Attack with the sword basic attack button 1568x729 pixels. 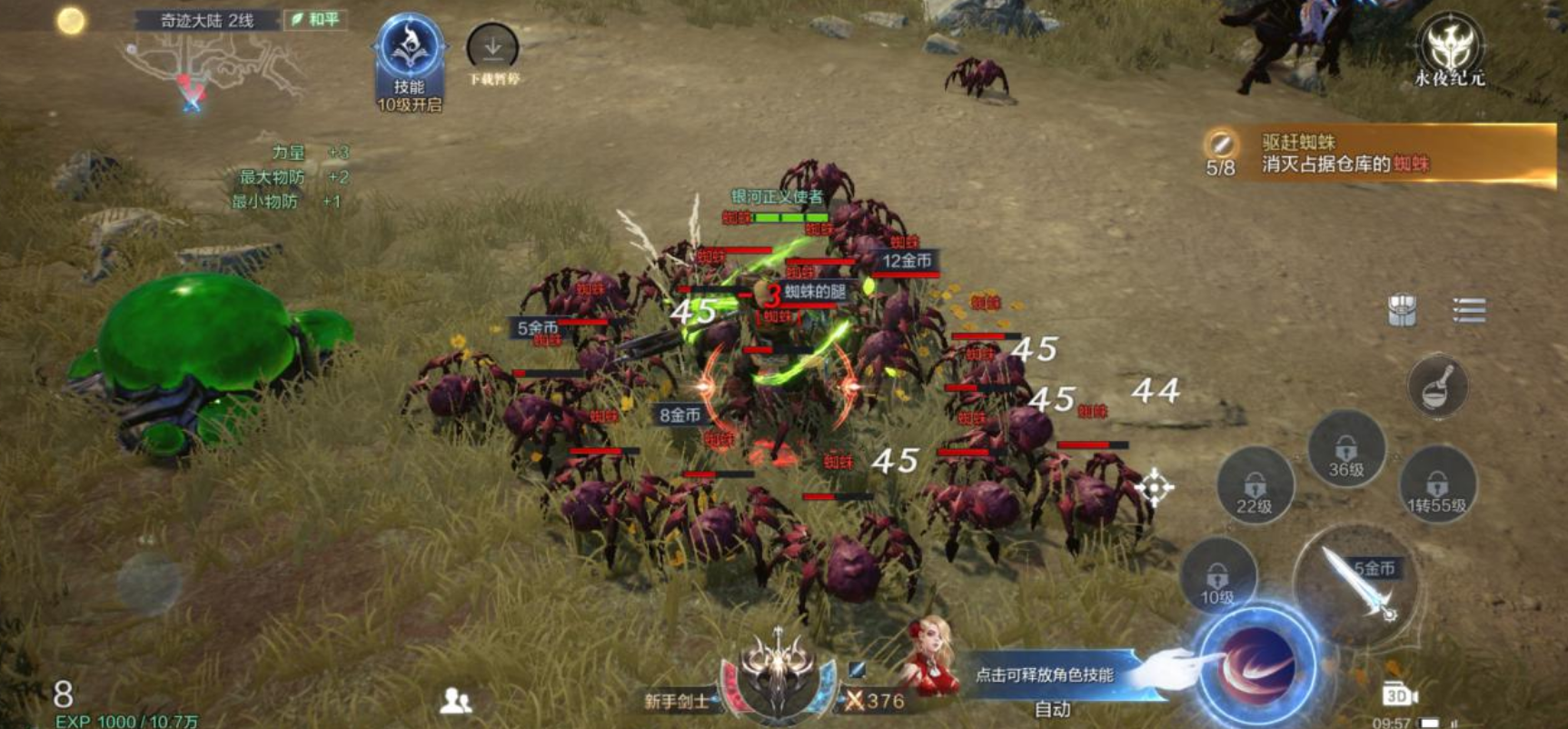click(x=1356, y=582)
